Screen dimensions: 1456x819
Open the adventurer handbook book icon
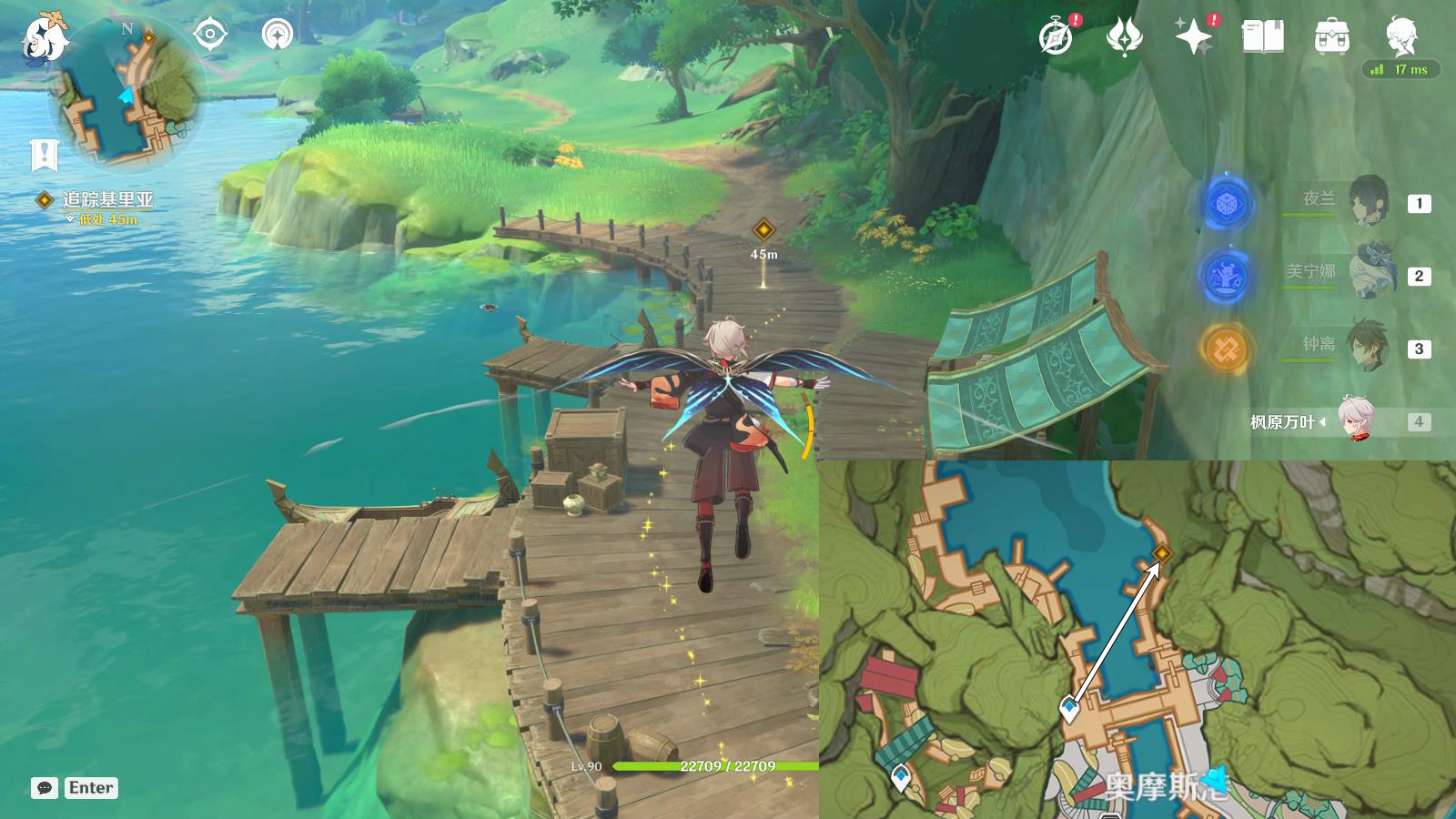(1262, 37)
